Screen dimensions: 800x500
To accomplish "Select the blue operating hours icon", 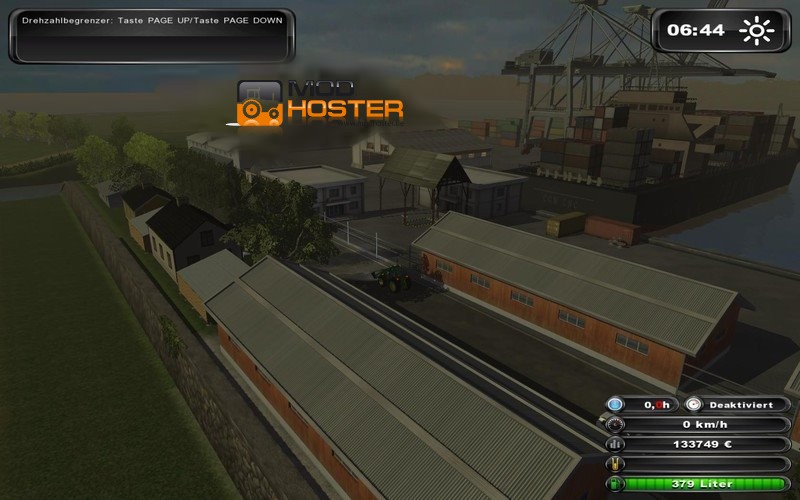I will pos(616,404).
